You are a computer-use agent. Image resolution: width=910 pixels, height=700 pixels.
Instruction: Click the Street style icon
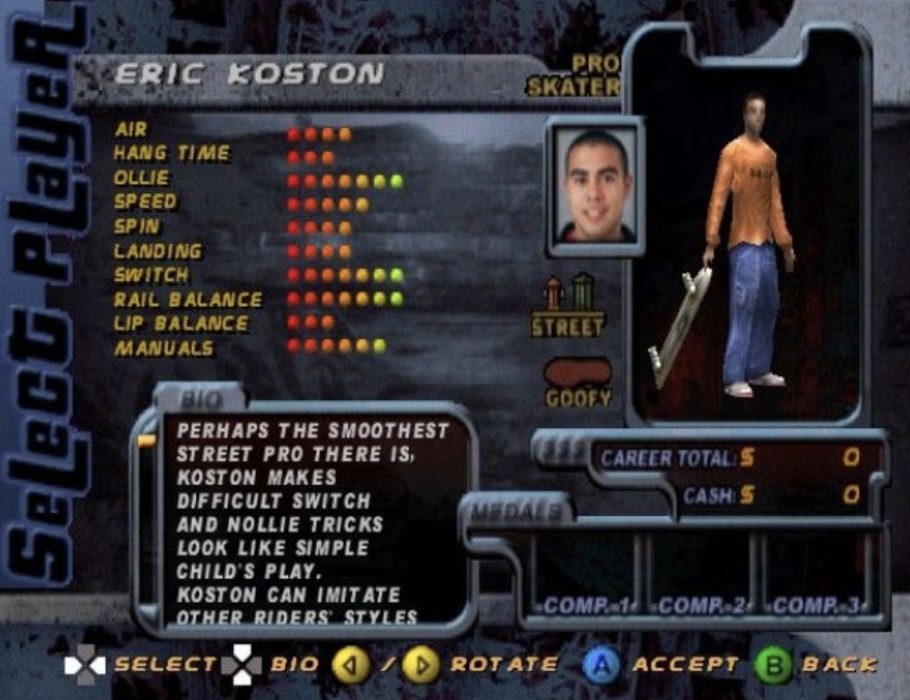tap(567, 307)
